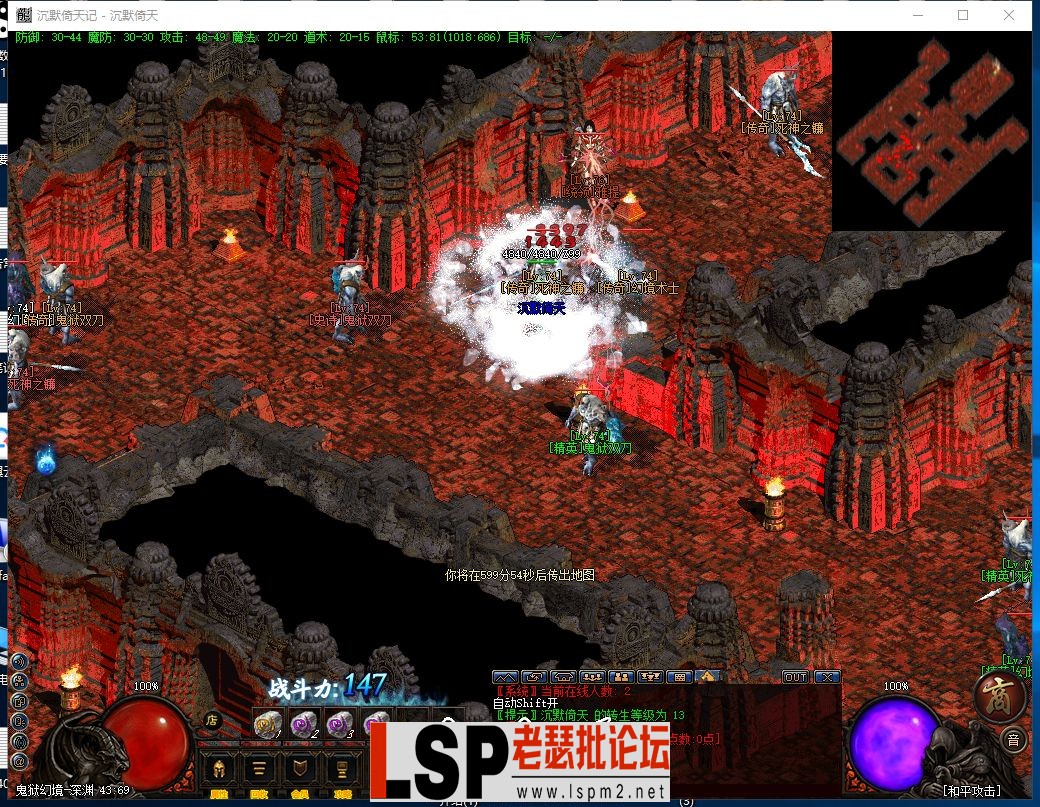Screen dimensions: 1040x807
Task: Select the gold scroll in slot 1
Action: click(266, 724)
